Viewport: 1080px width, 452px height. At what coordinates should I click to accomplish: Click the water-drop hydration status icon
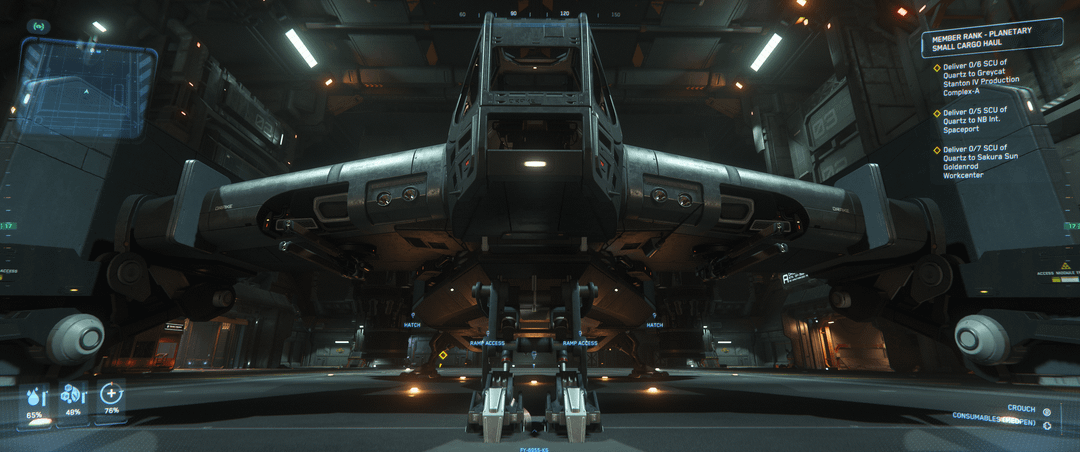pos(36,396)
